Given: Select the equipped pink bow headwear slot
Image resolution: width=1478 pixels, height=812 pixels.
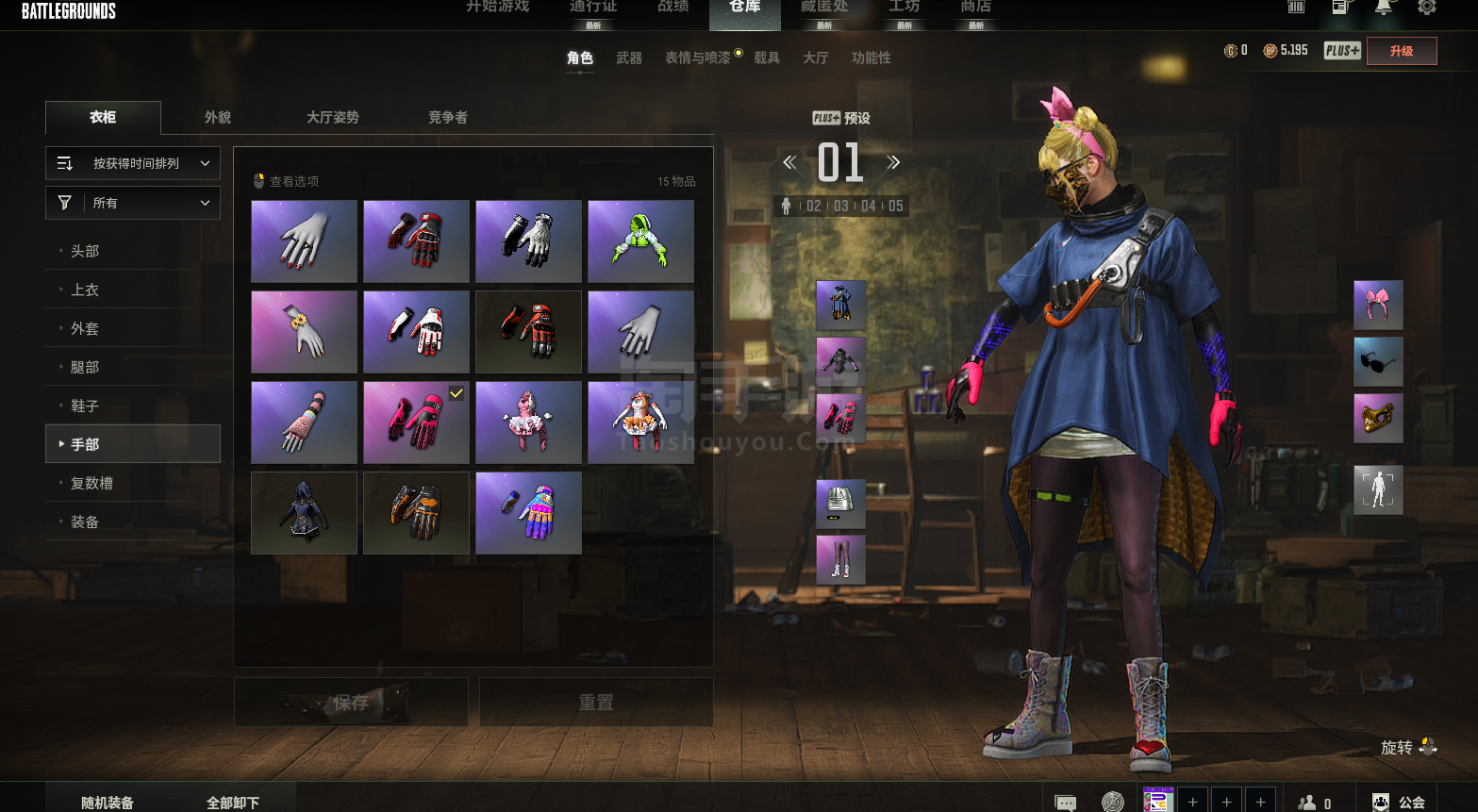Looking at the screenshot, I should point(1378,306).
